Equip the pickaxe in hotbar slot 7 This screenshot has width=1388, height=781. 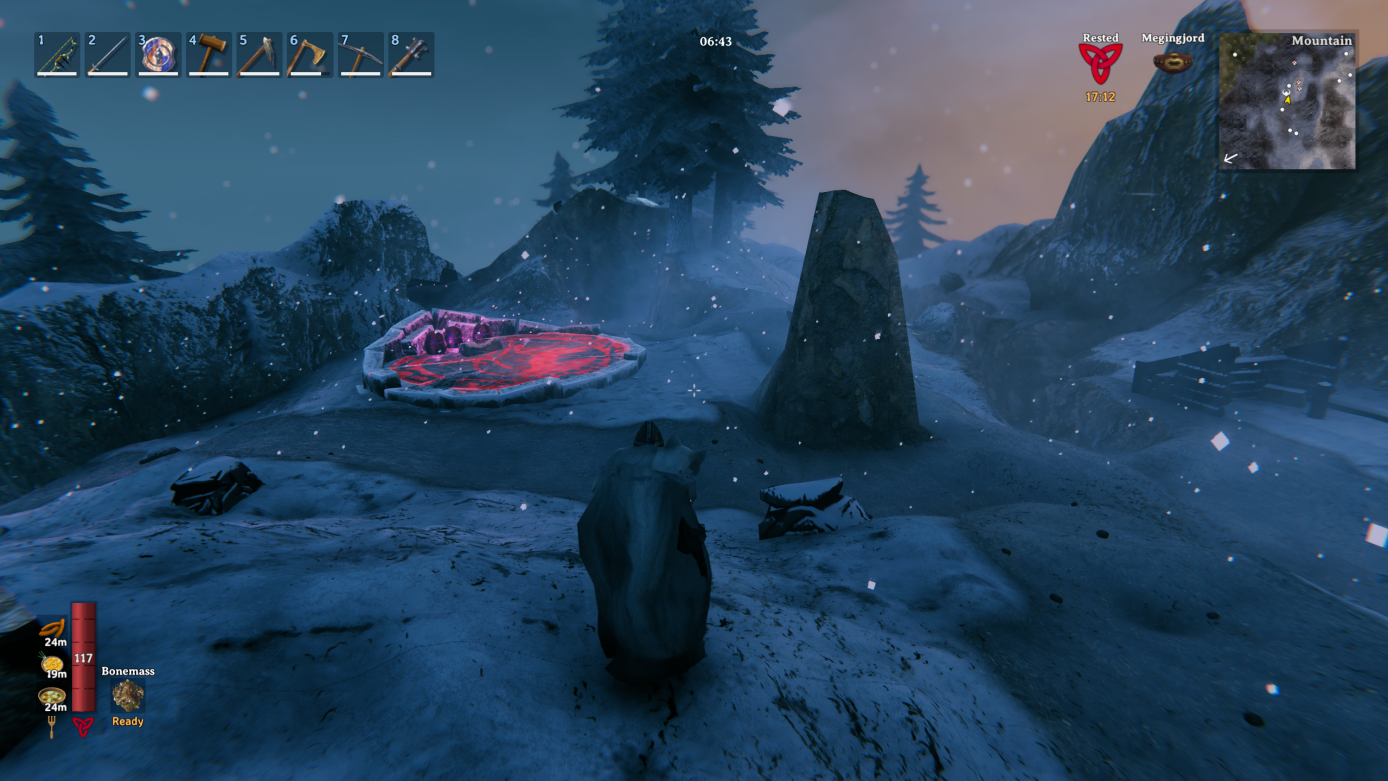click(x=360, y=53)
